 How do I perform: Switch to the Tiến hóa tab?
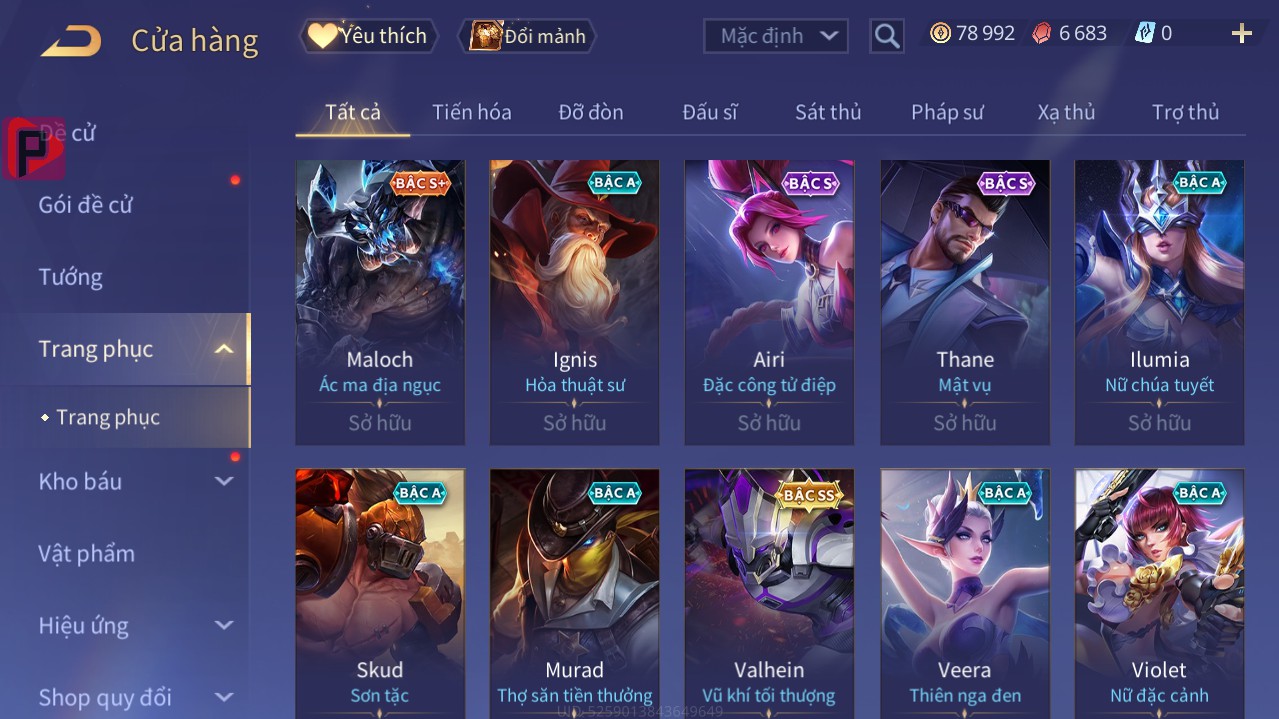471,112
